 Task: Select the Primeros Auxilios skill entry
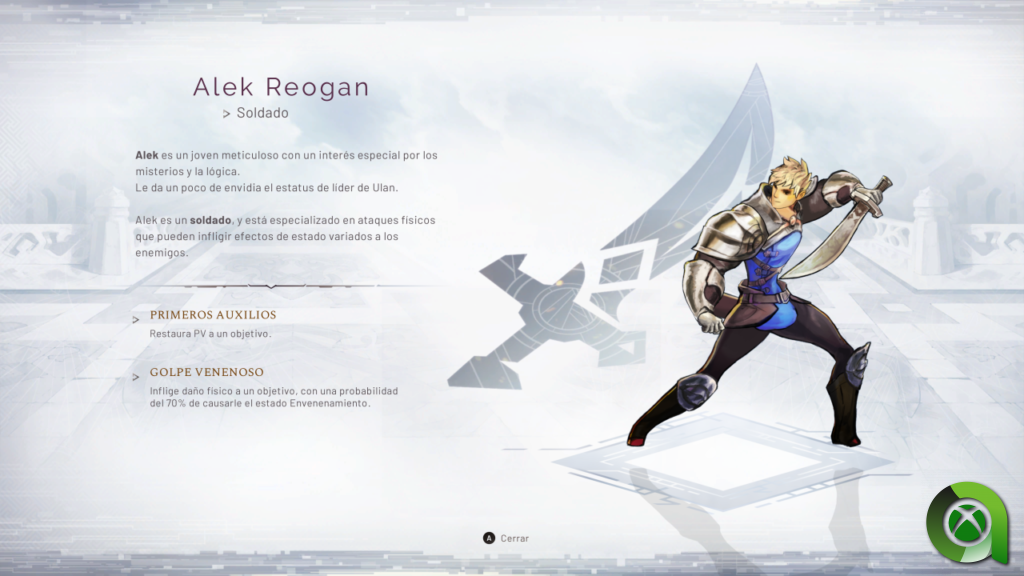point(212,315)
